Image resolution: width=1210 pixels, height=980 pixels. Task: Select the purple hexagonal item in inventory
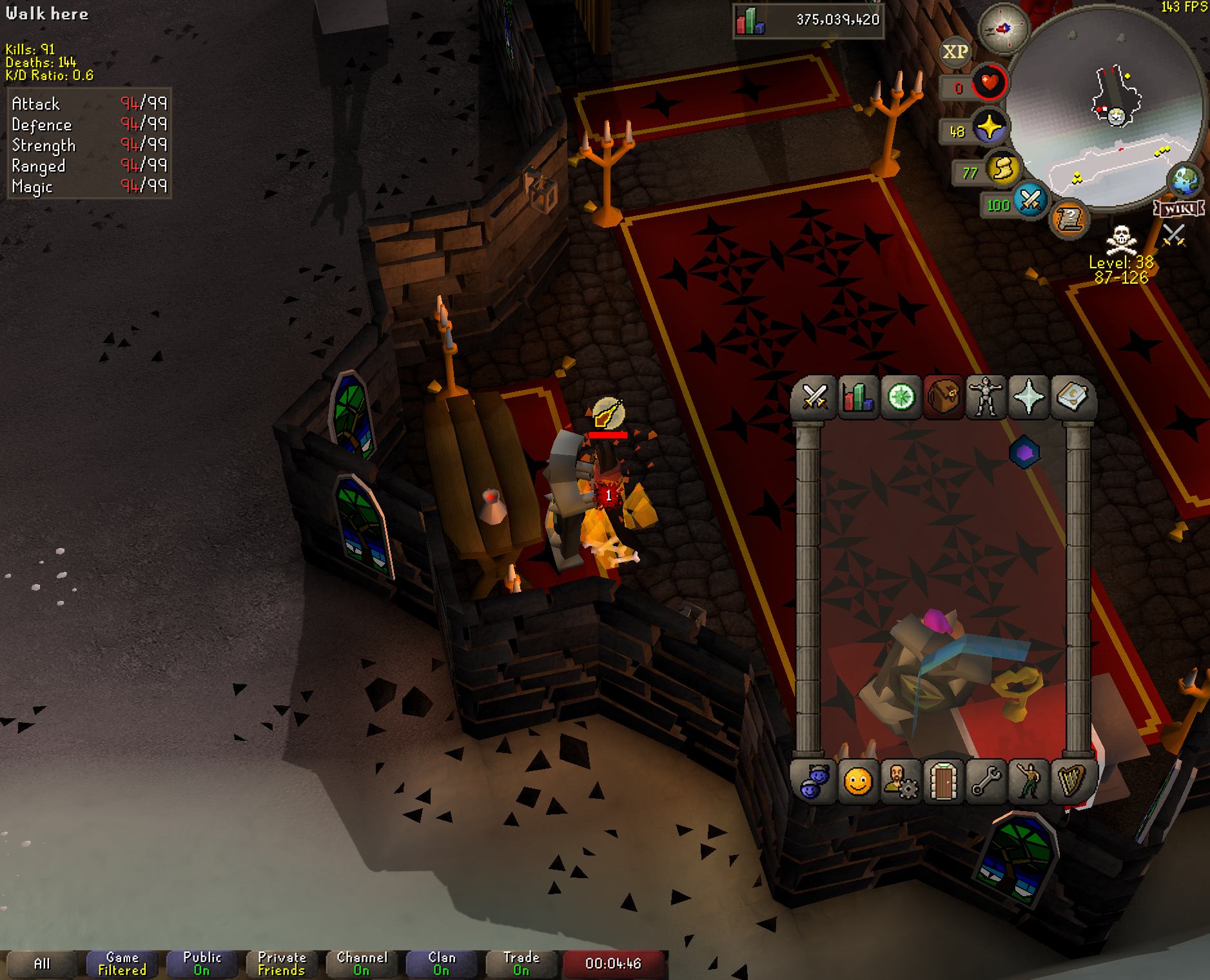click(1024, 453)
